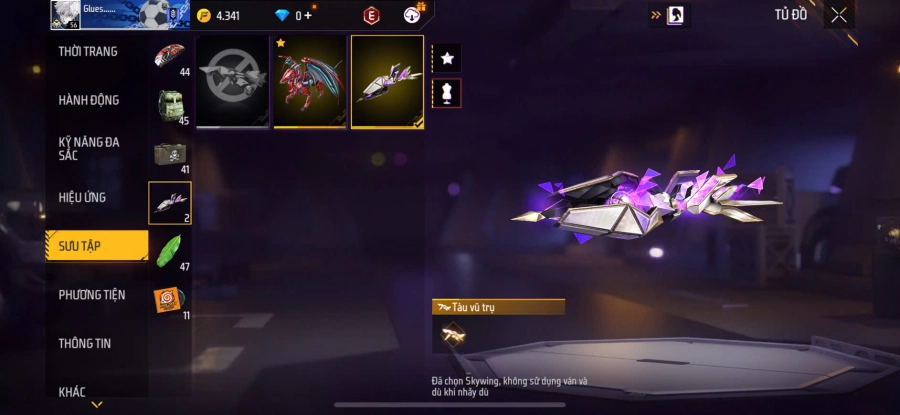The height and width of the screenshot is (415, 900).
Task: Select the empty unequip slot
Action: coord(232,81)
